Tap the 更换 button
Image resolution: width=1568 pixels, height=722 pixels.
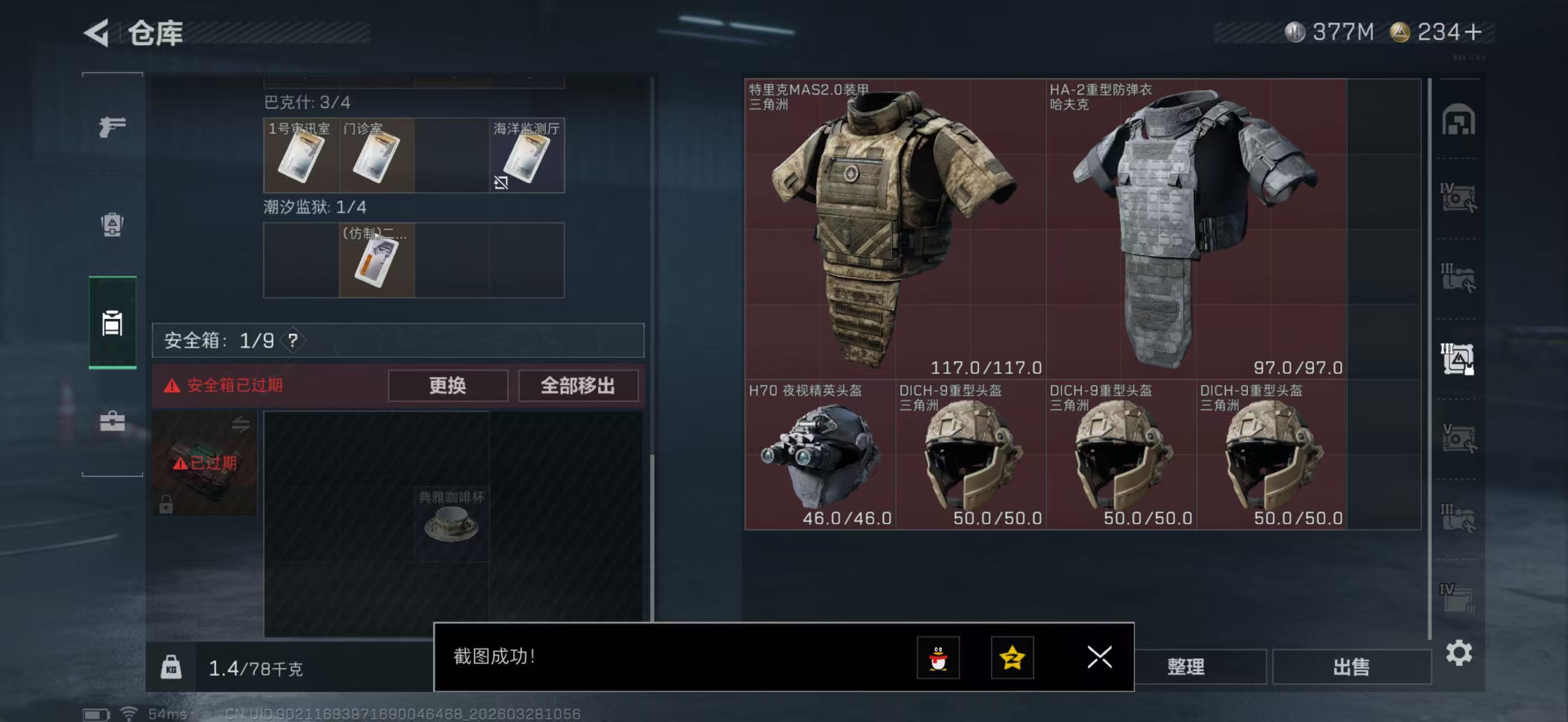(447, 385)
